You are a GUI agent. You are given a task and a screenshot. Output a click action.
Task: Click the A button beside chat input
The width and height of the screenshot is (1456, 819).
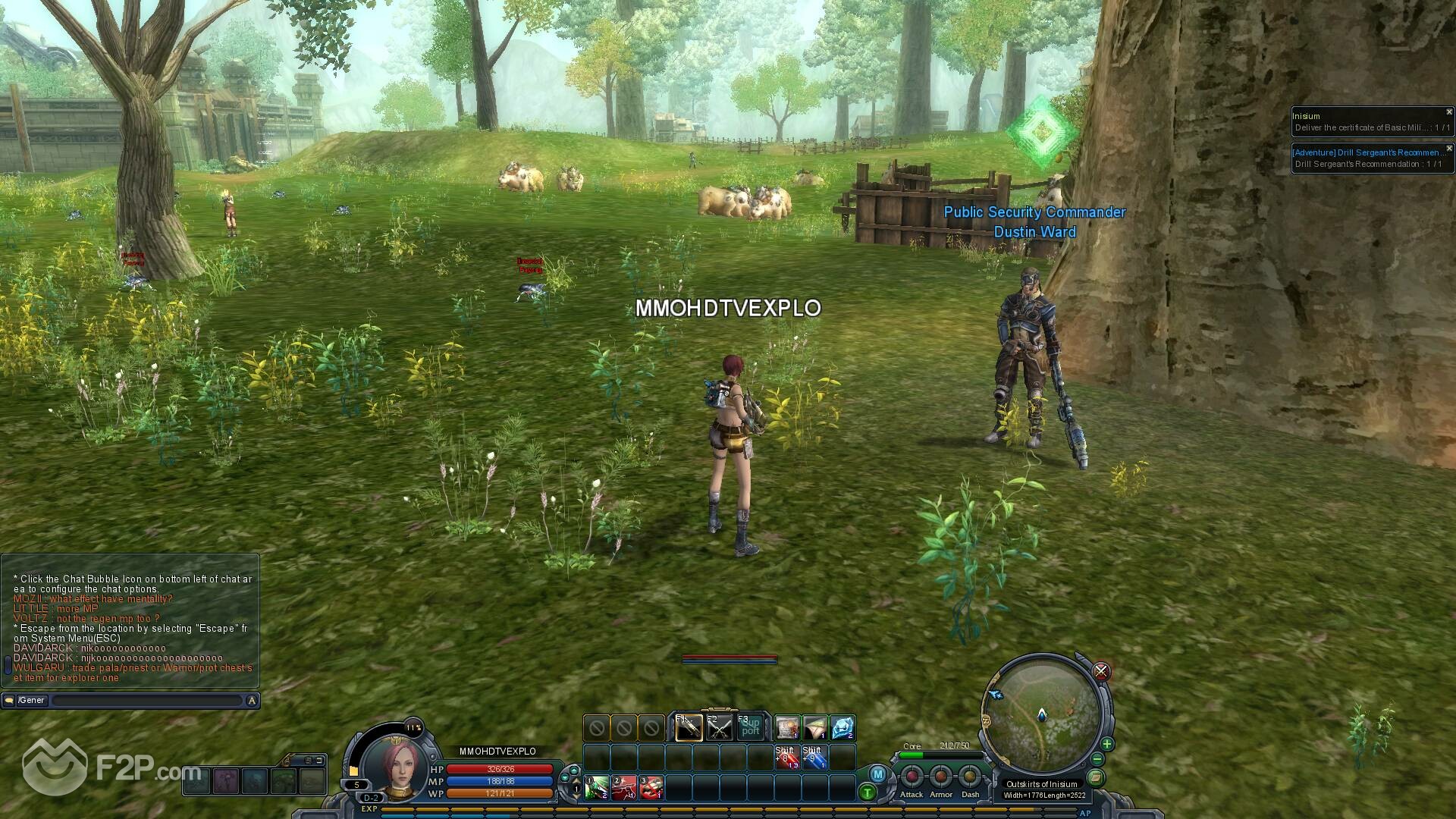point(252,701)
